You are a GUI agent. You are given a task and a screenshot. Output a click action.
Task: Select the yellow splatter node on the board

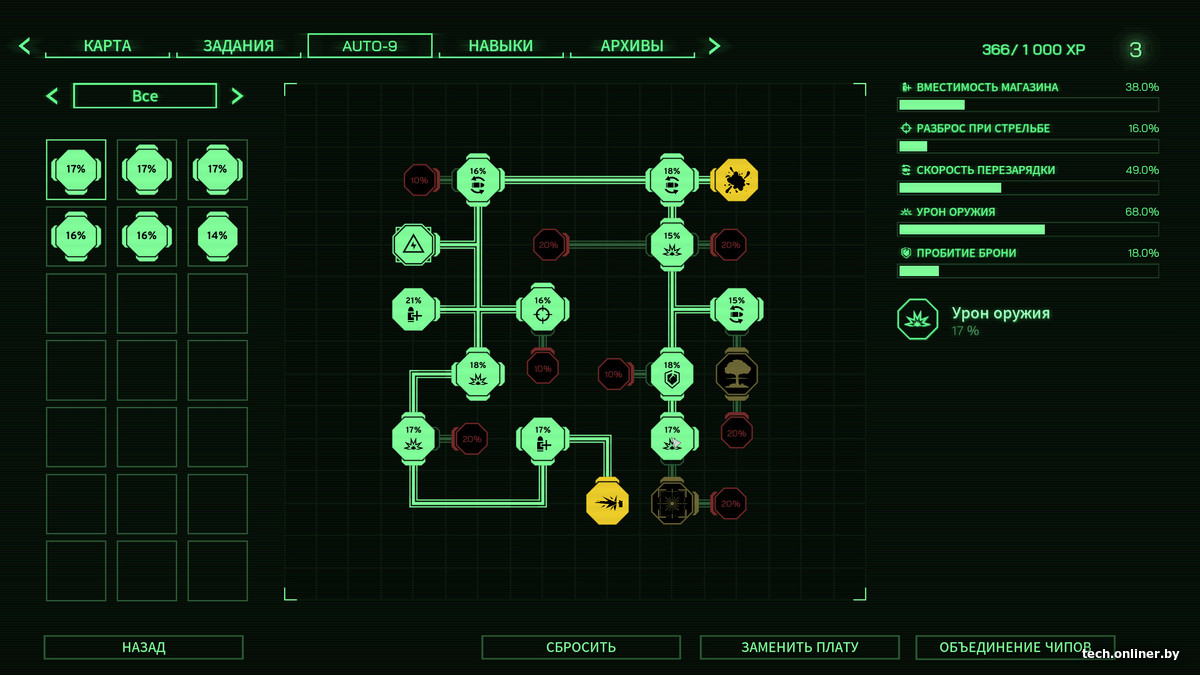click(736, 181)
